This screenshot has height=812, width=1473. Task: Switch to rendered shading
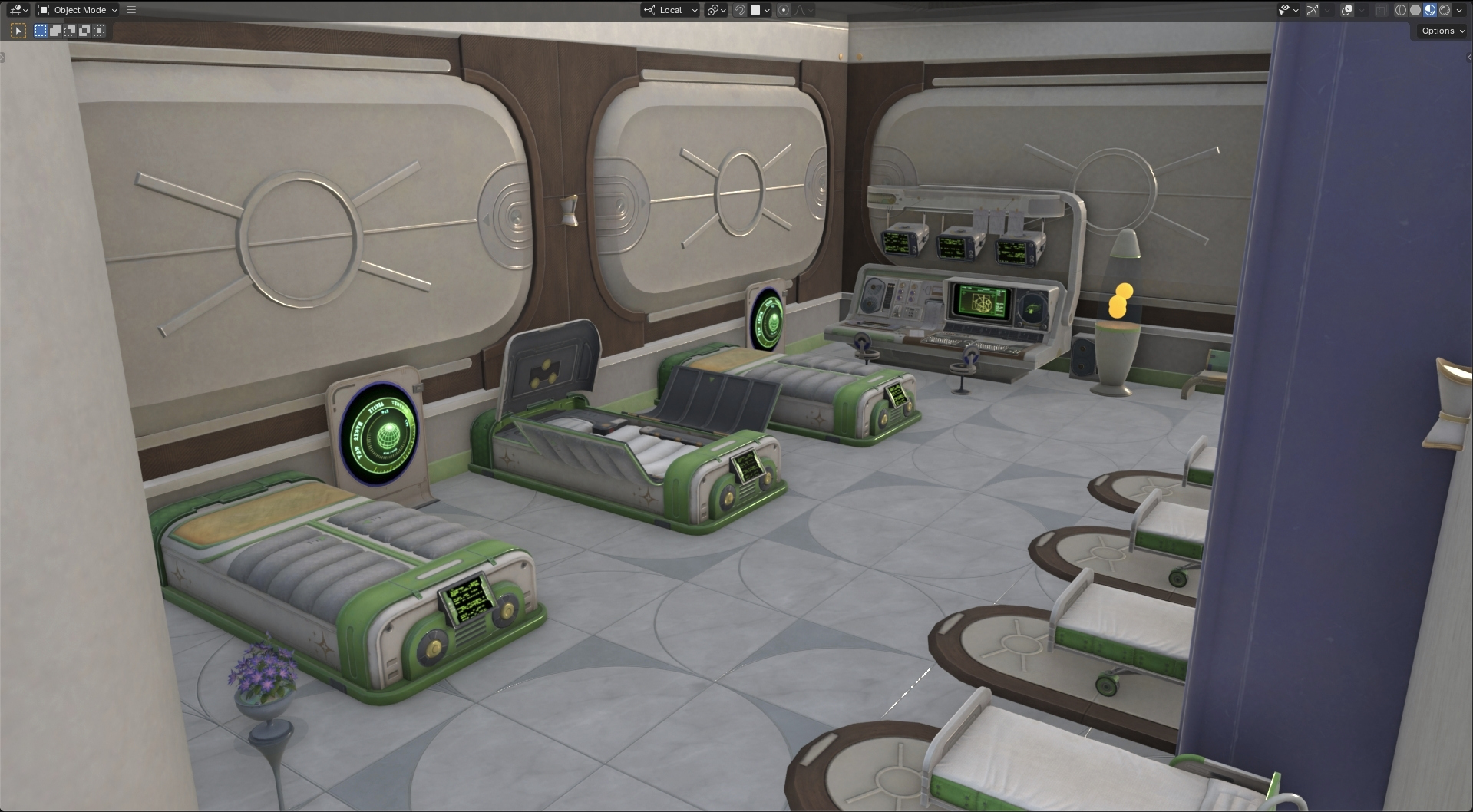[1445, 10]
